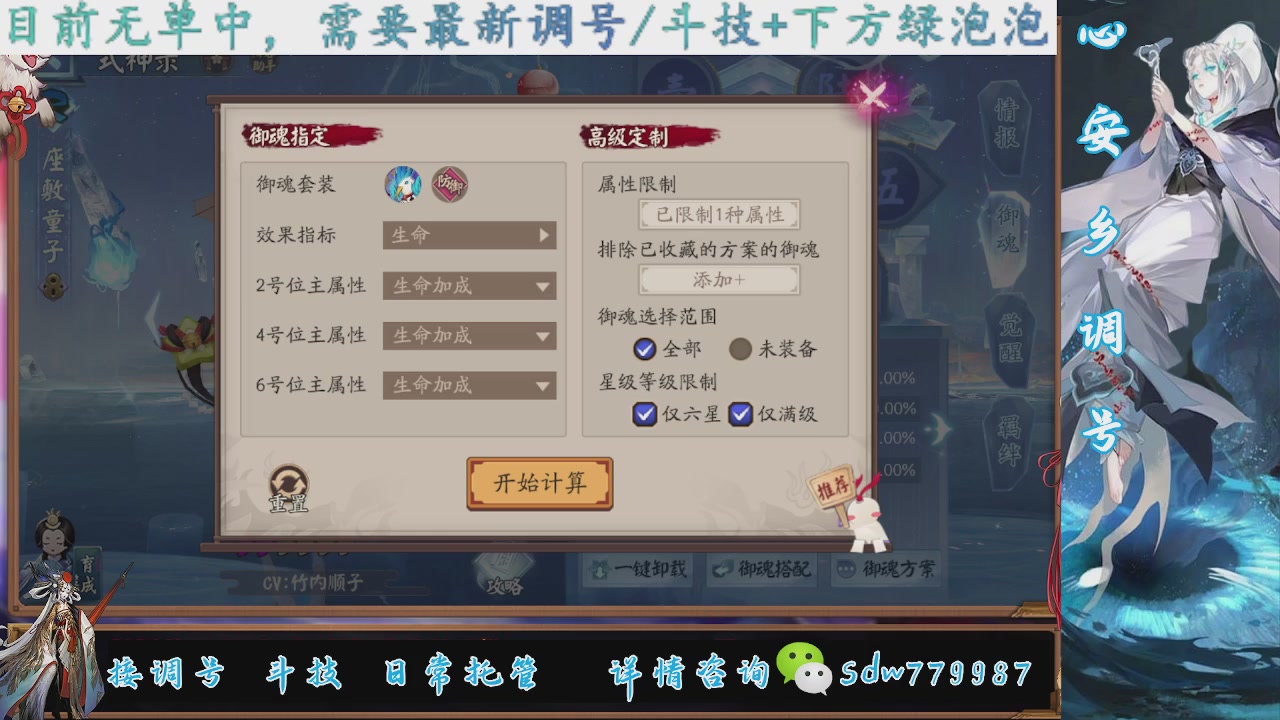This screenshot has height=720, width=1280.
Task: Open the 效果指标 effect indicator dropdown
Action: (468, 236)
